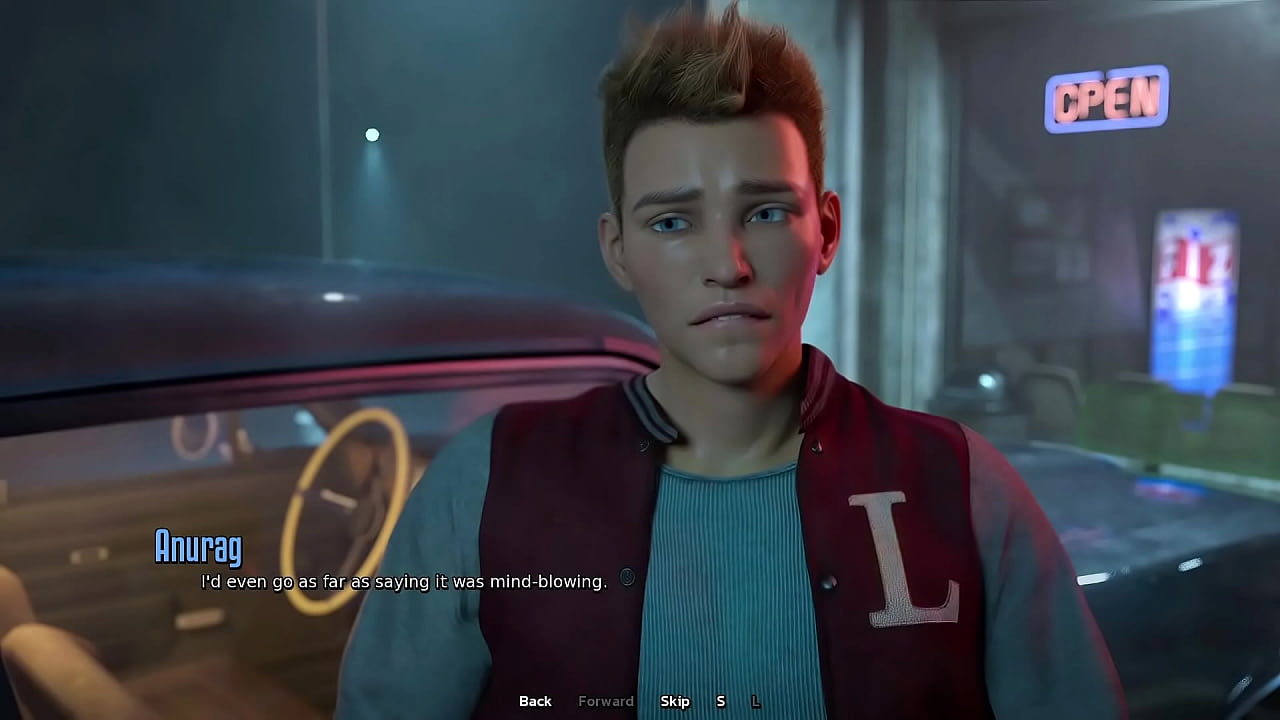Open the load menu with L

click(x=756, y=701)
